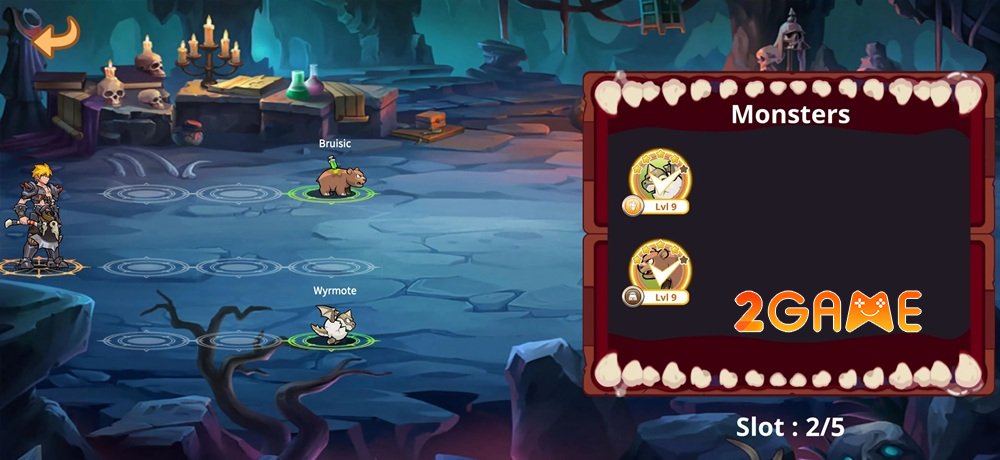The height and width of the screenshot is (460, 1000).
Task: Pick the Bruisic unit on the battlefield
Action: click(334, 178)
